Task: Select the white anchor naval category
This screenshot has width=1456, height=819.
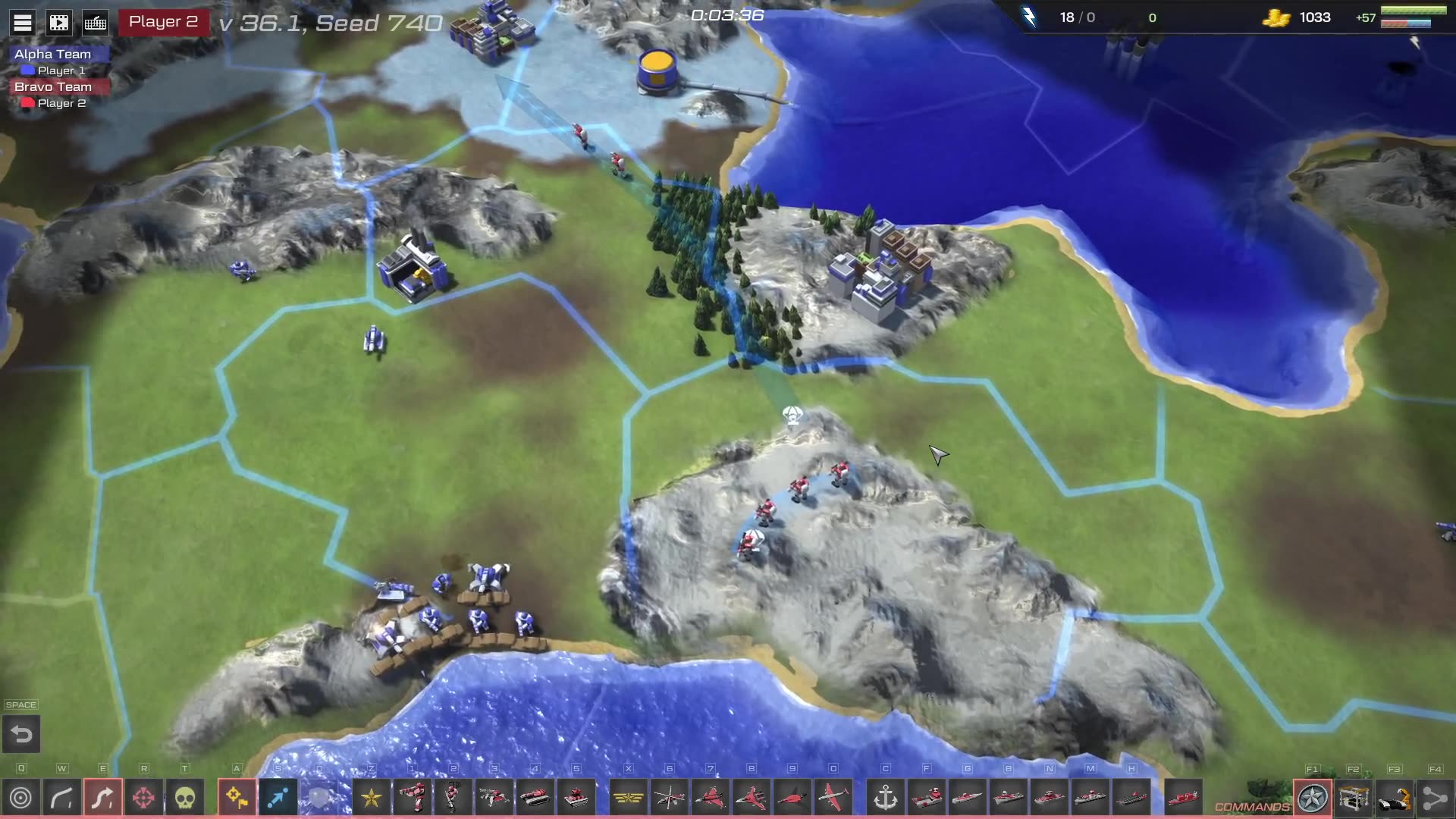Action: 886,798
